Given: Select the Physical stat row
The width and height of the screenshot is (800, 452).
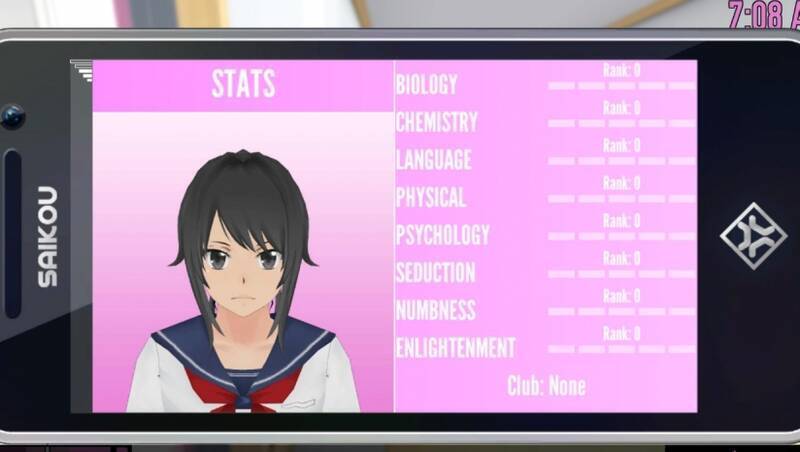Looking at the screenshot, I should coord(431,197).
